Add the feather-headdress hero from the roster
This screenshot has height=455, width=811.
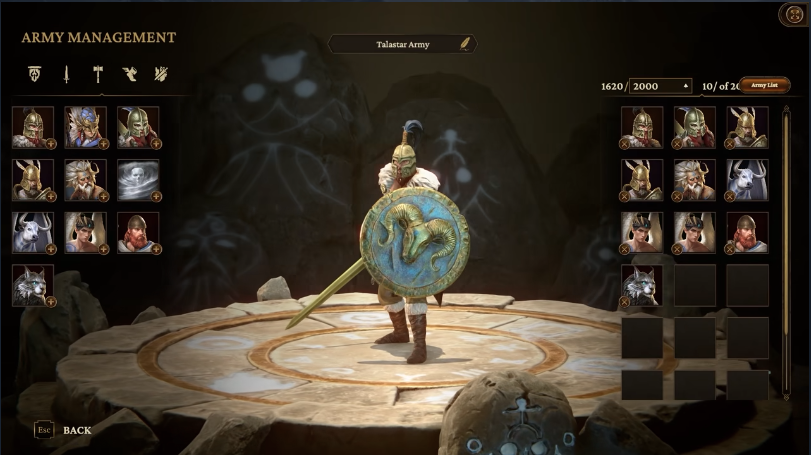[84, 127]
